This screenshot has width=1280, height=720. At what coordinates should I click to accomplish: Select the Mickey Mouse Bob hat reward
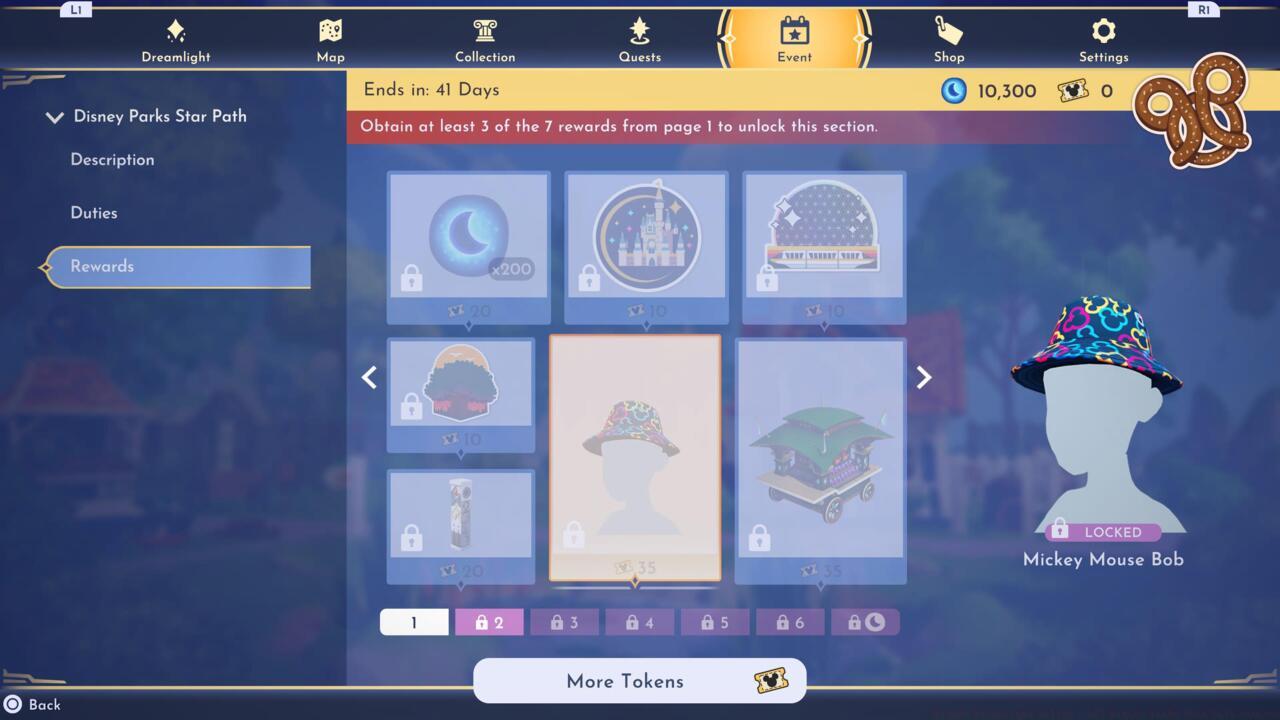[637, 458]
